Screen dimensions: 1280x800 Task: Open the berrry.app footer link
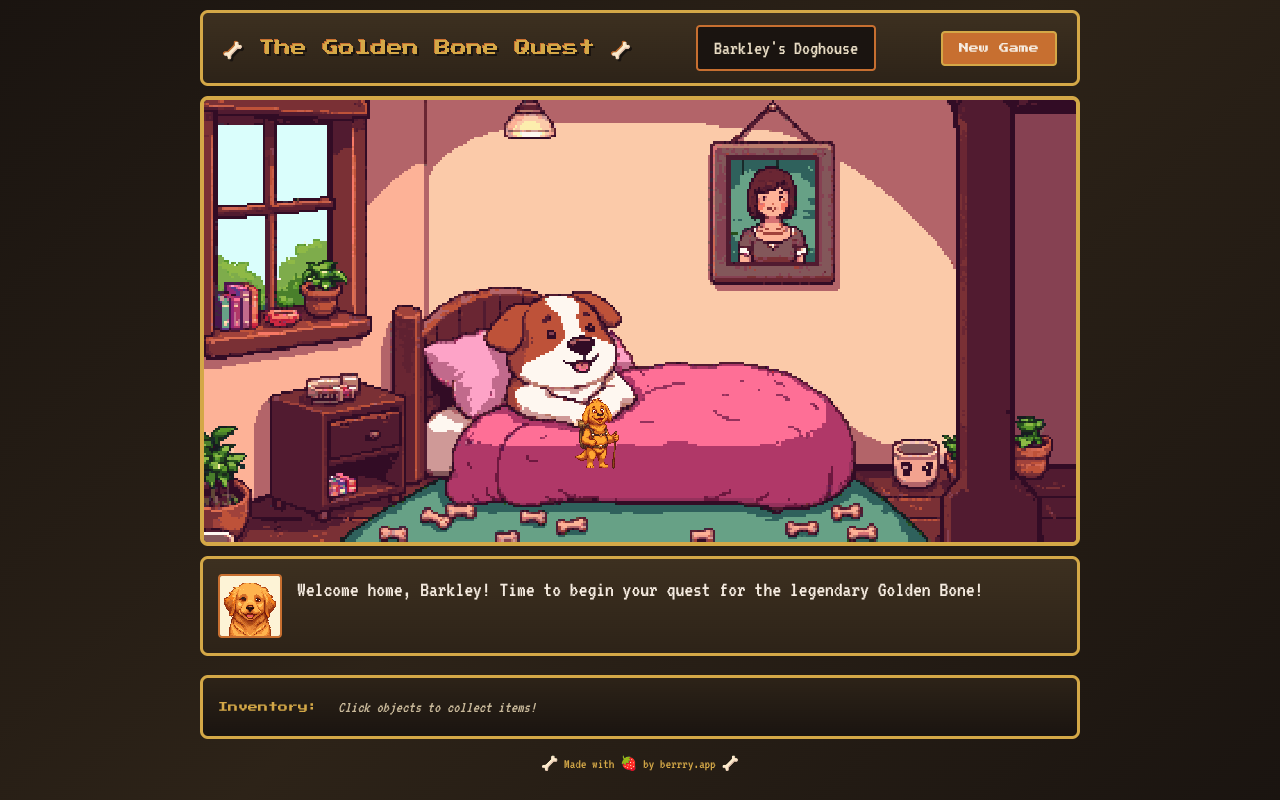(687, 765)
